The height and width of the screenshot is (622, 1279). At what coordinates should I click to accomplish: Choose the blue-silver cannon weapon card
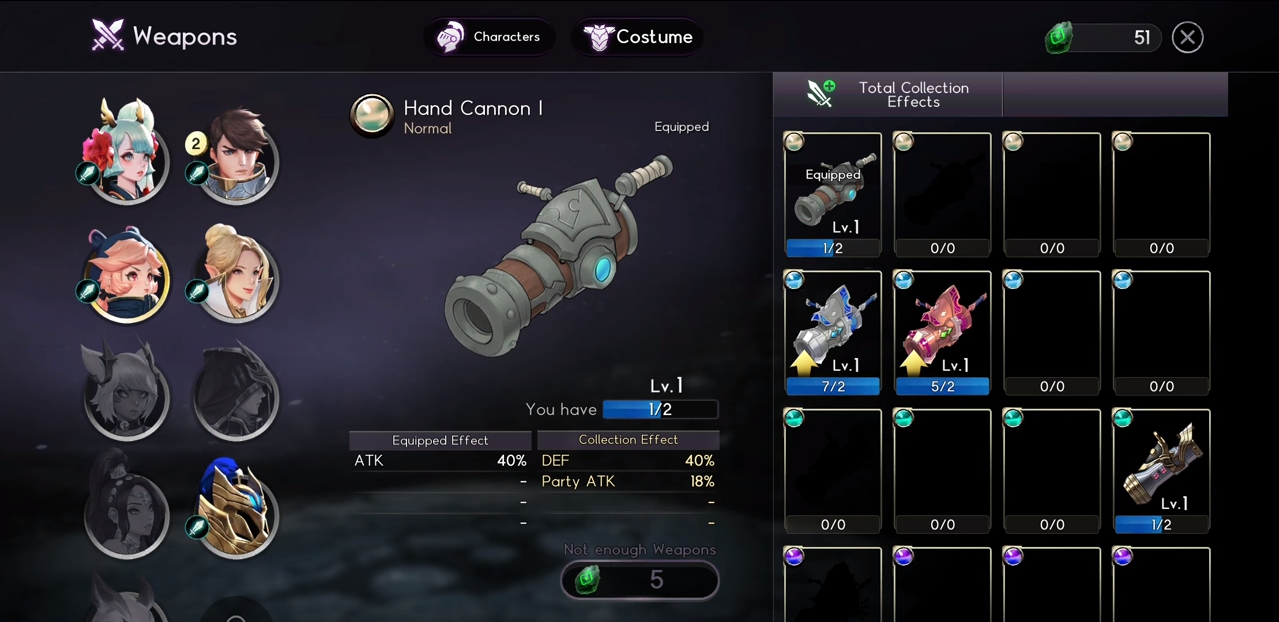[833, 332]
